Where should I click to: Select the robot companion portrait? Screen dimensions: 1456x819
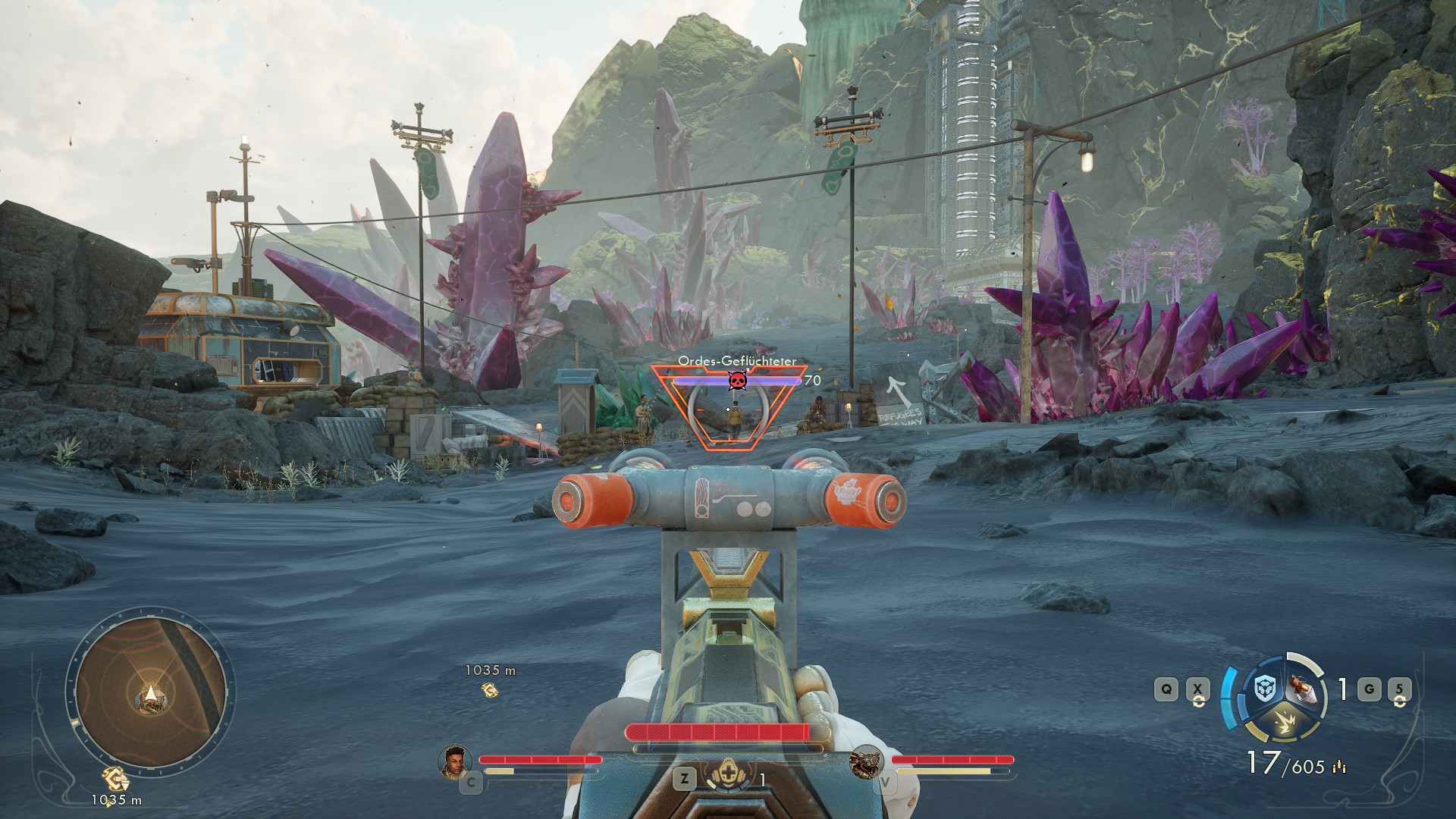(x=866, y=761)
